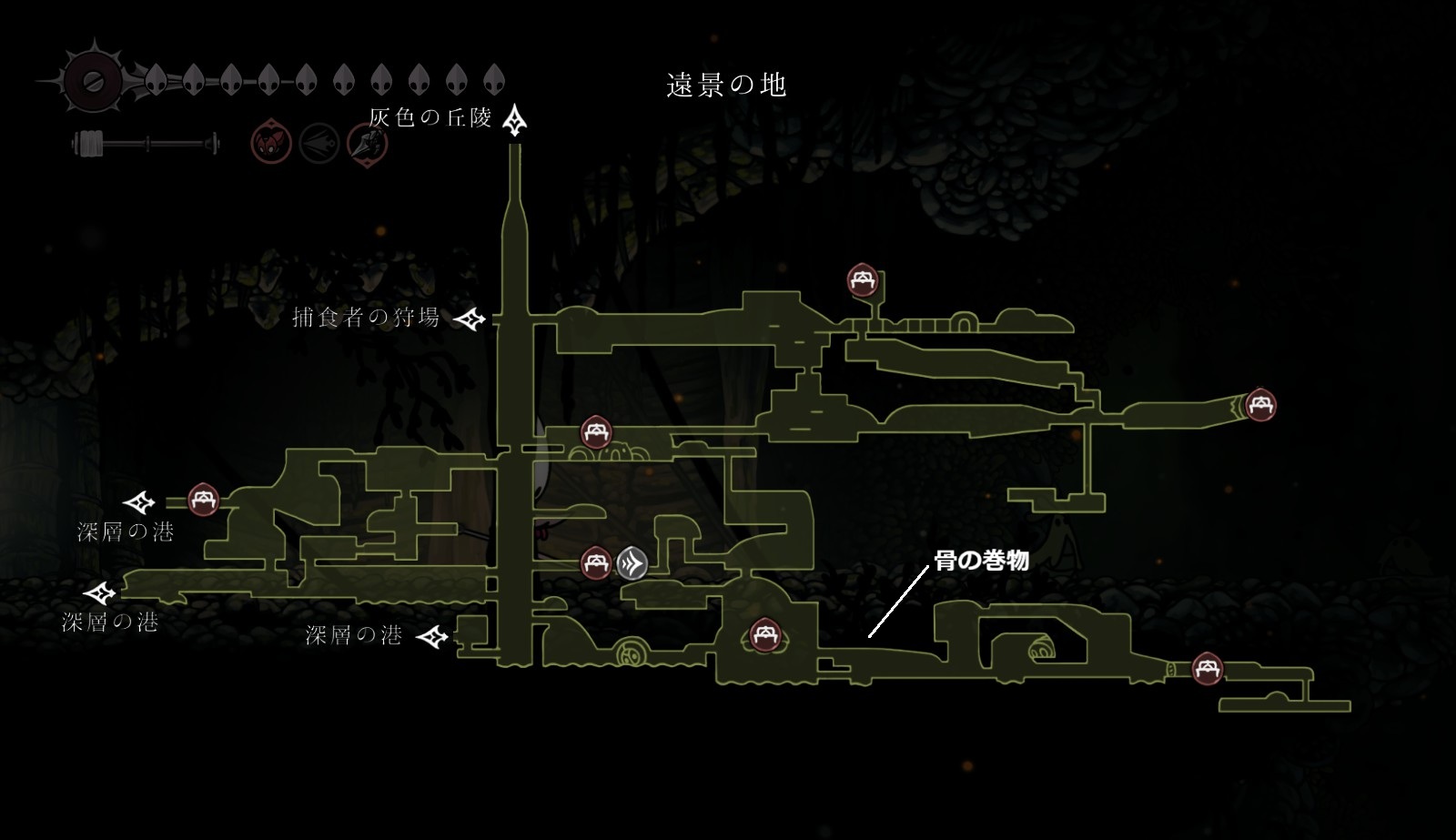The image size is (1456, 840).
Task: Select the bench marker on the tall post
Action: click(862, 280)
